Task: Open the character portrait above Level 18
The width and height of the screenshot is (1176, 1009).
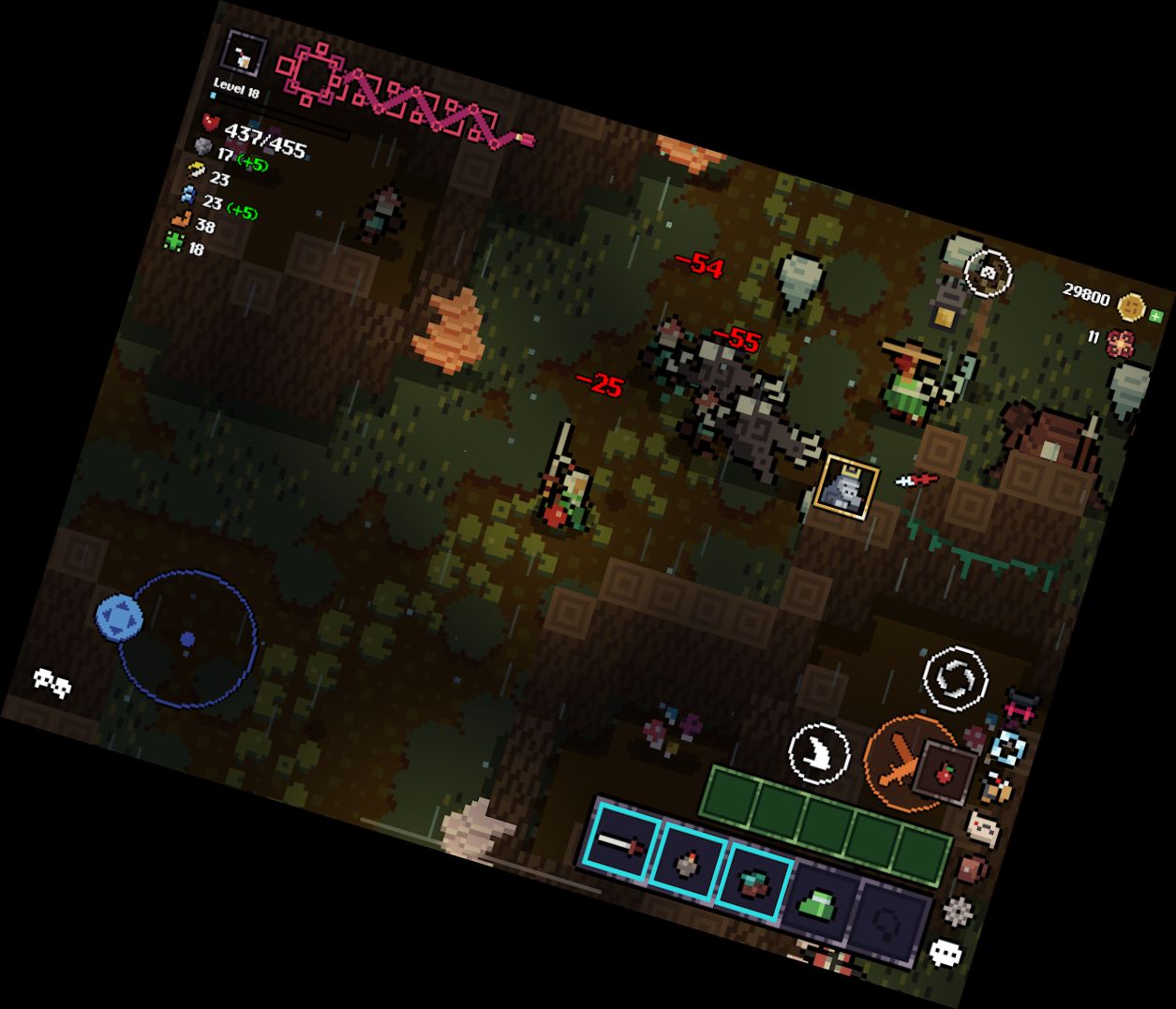Action: click(245, 56)
